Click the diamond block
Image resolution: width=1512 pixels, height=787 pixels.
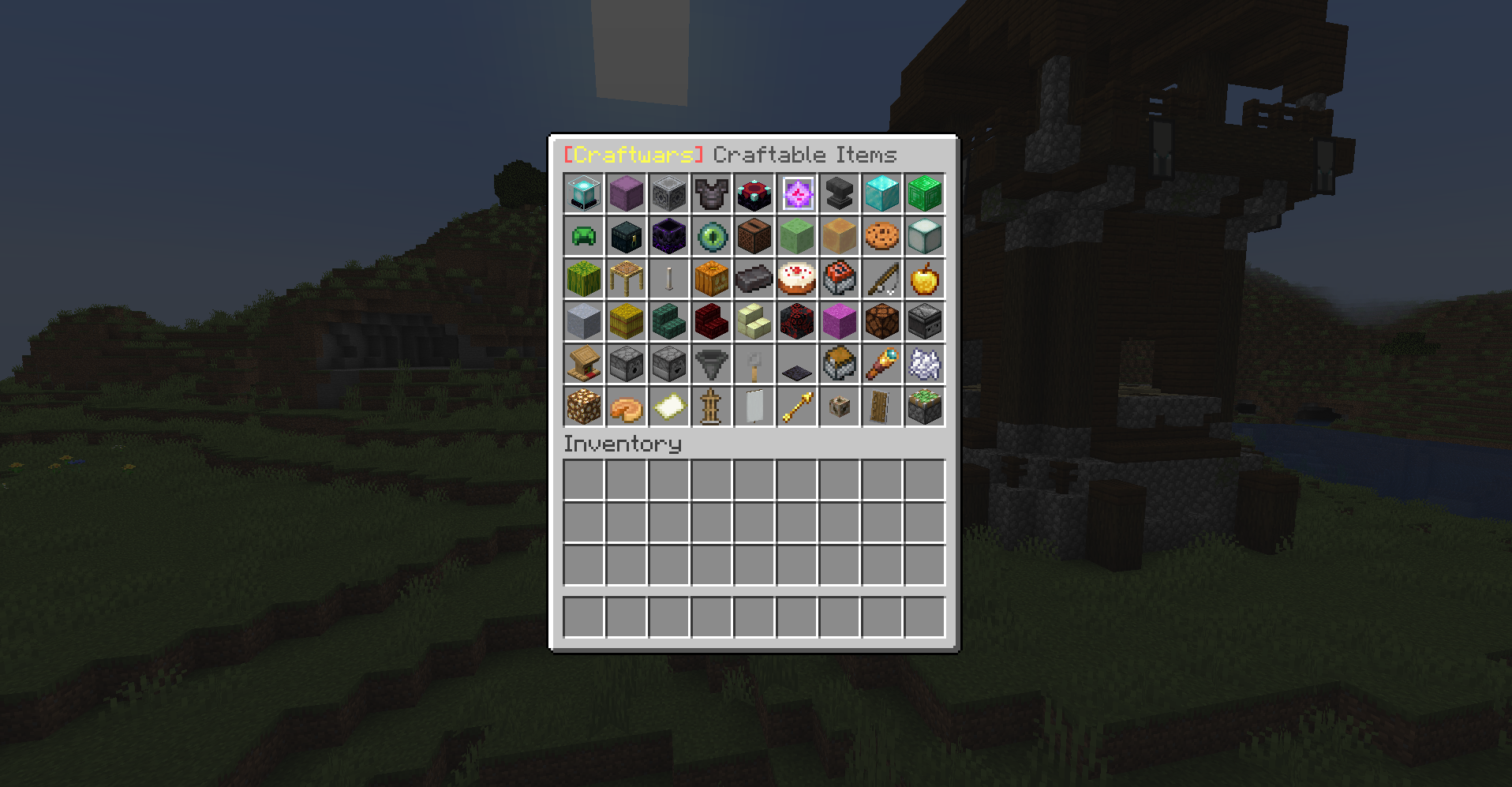click(x=881, y=193)
